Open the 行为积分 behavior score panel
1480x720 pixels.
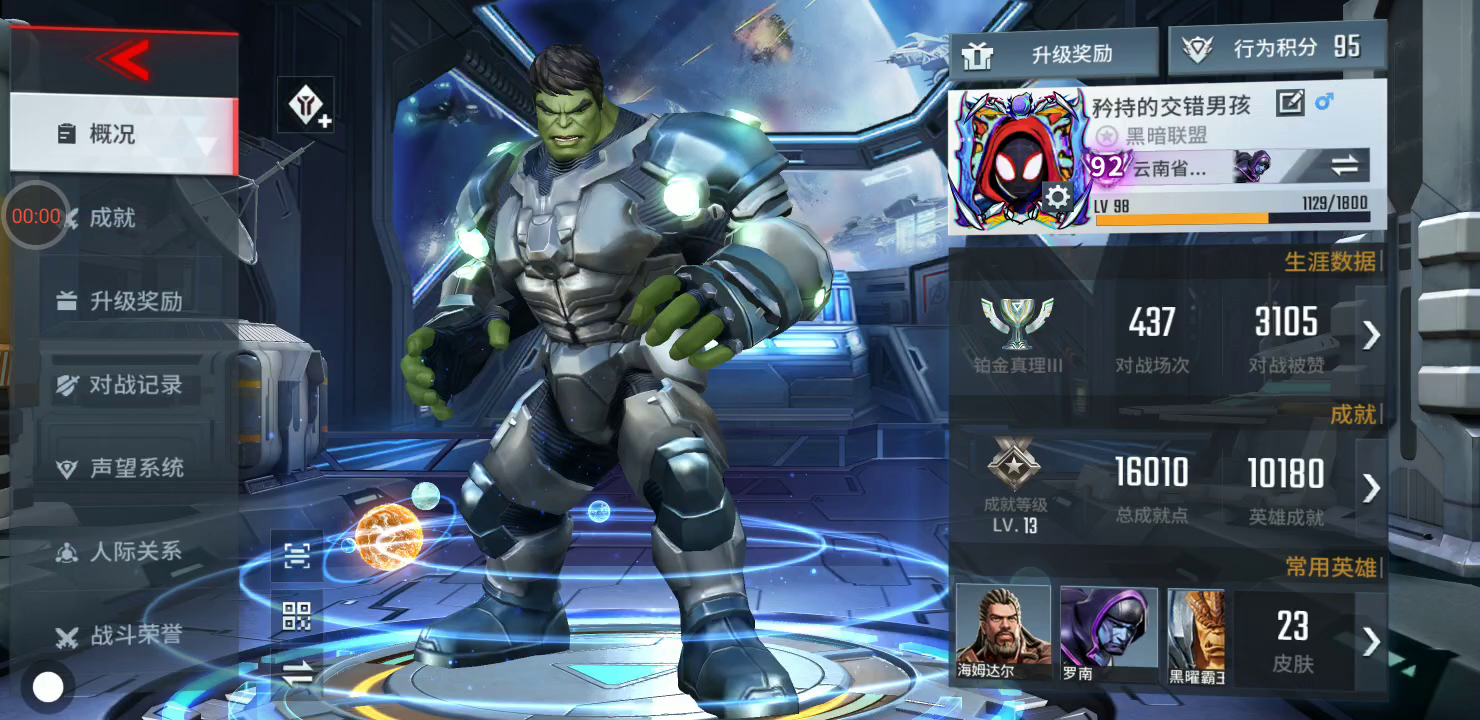[x=1277, y=49]
